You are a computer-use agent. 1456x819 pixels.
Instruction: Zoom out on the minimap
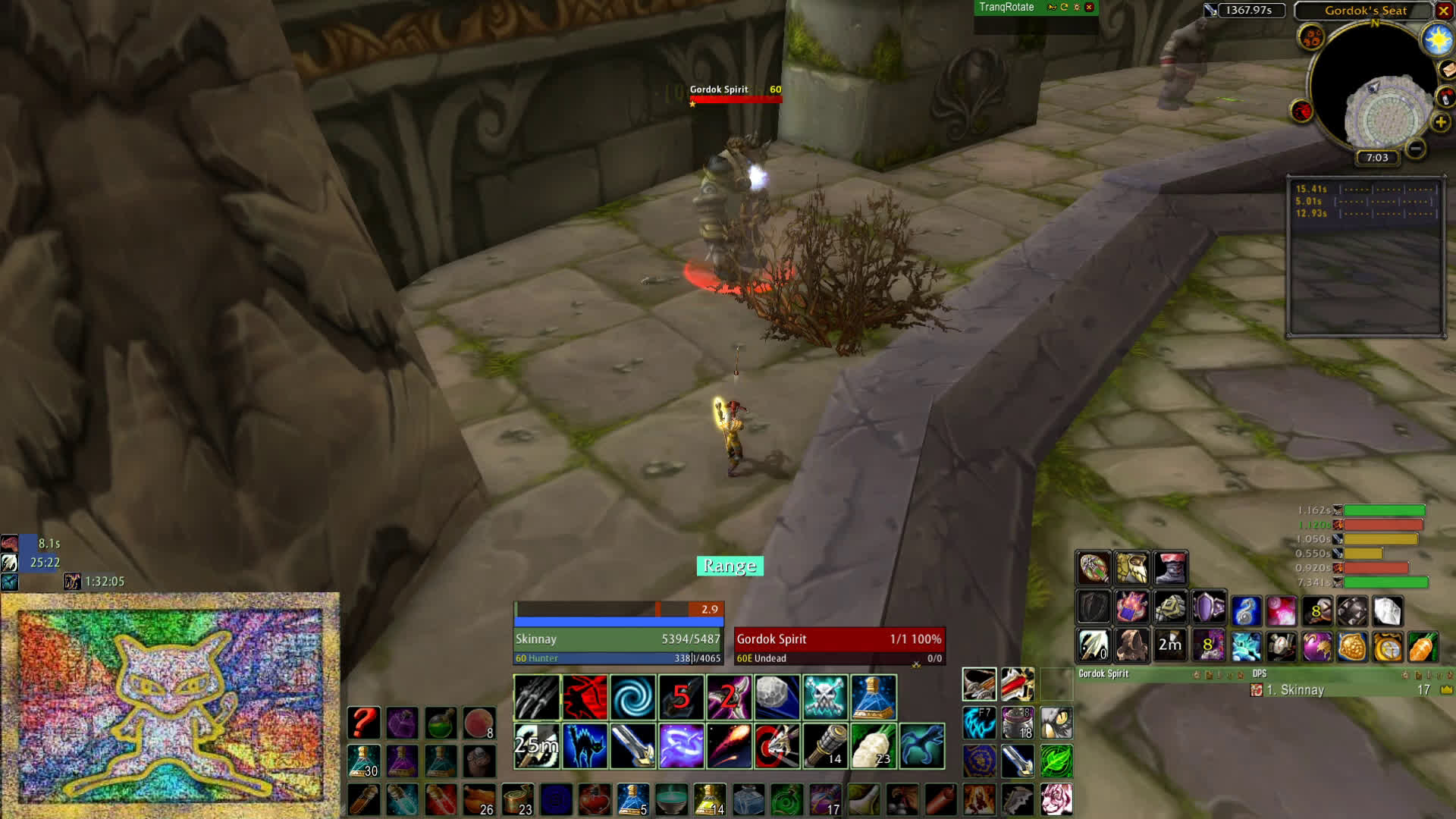pos(1415,149)
